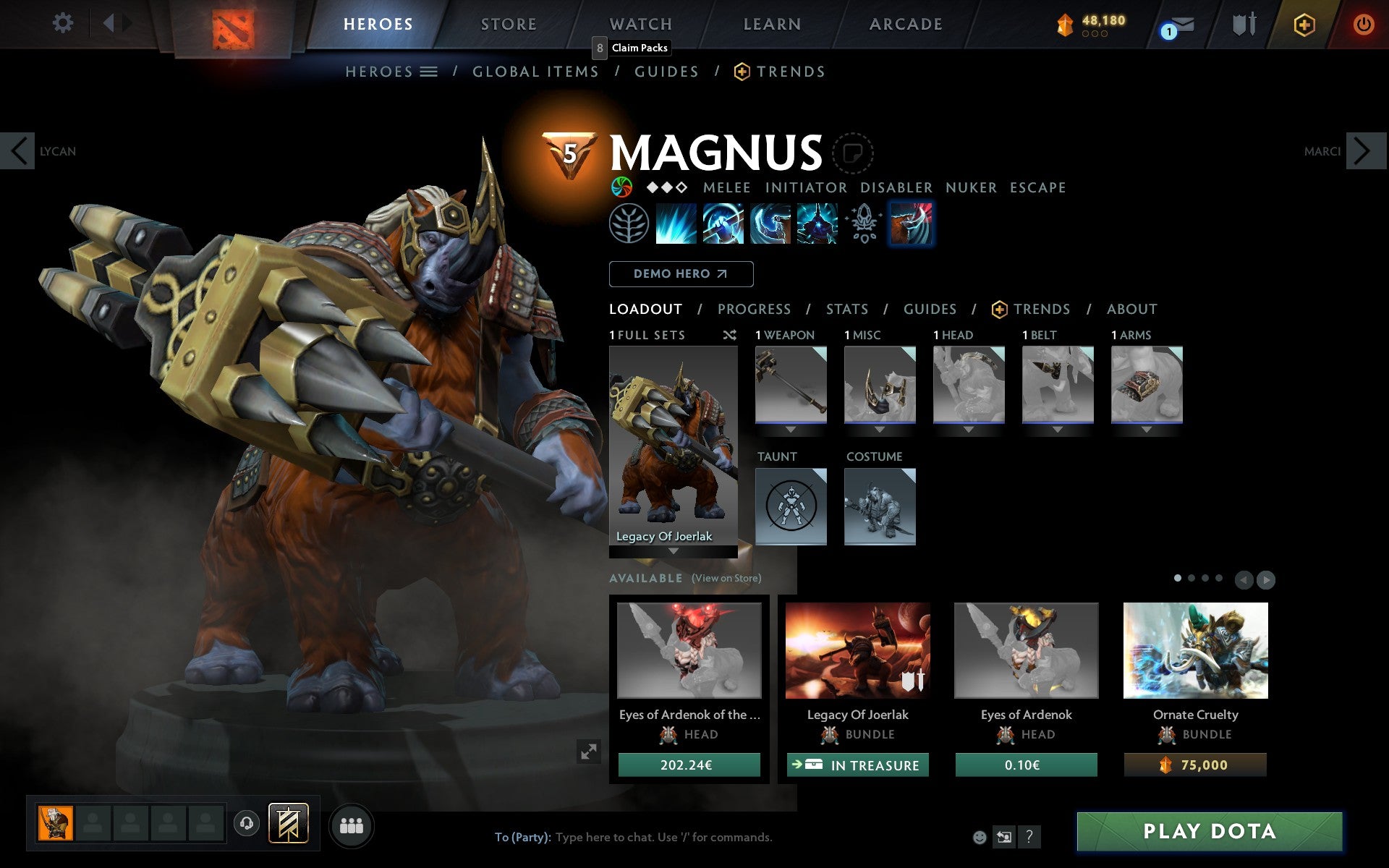Screen dimensions: 1389x868
Task: Switch to the STATS tab
Action: point(846,309)
